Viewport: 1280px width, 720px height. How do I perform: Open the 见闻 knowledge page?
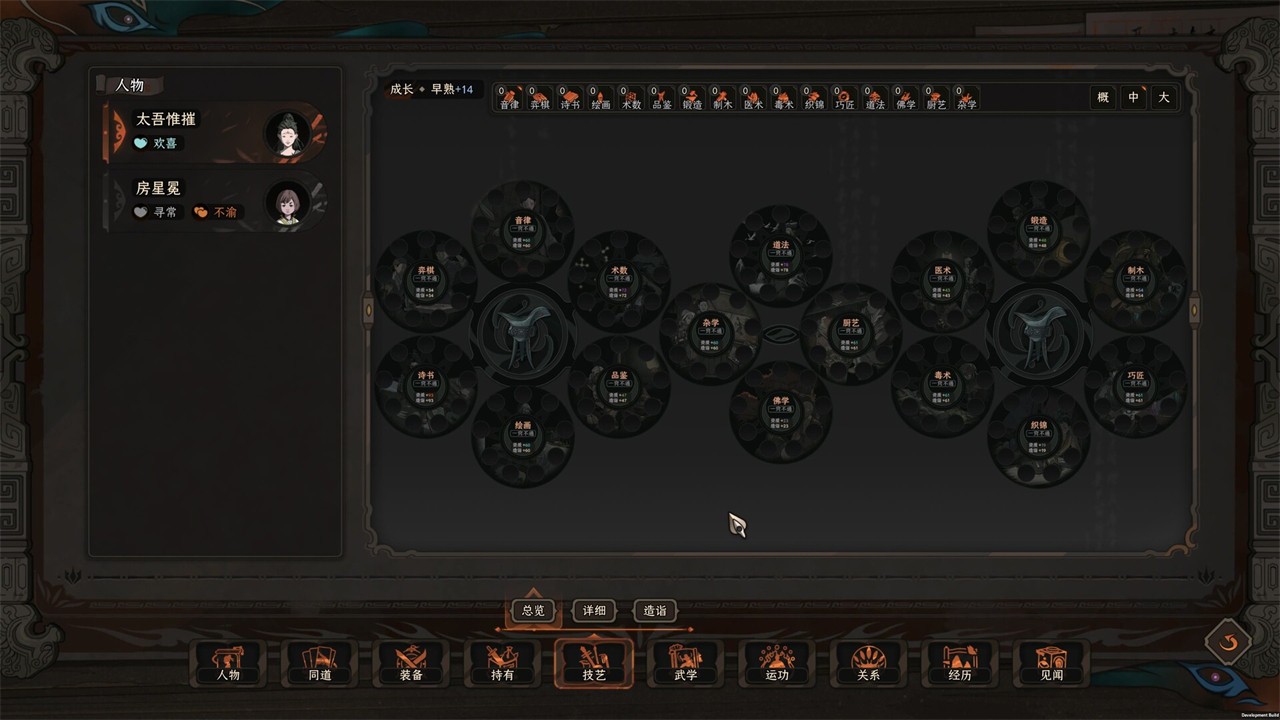pyautogui.click(x=1051, y=664)
